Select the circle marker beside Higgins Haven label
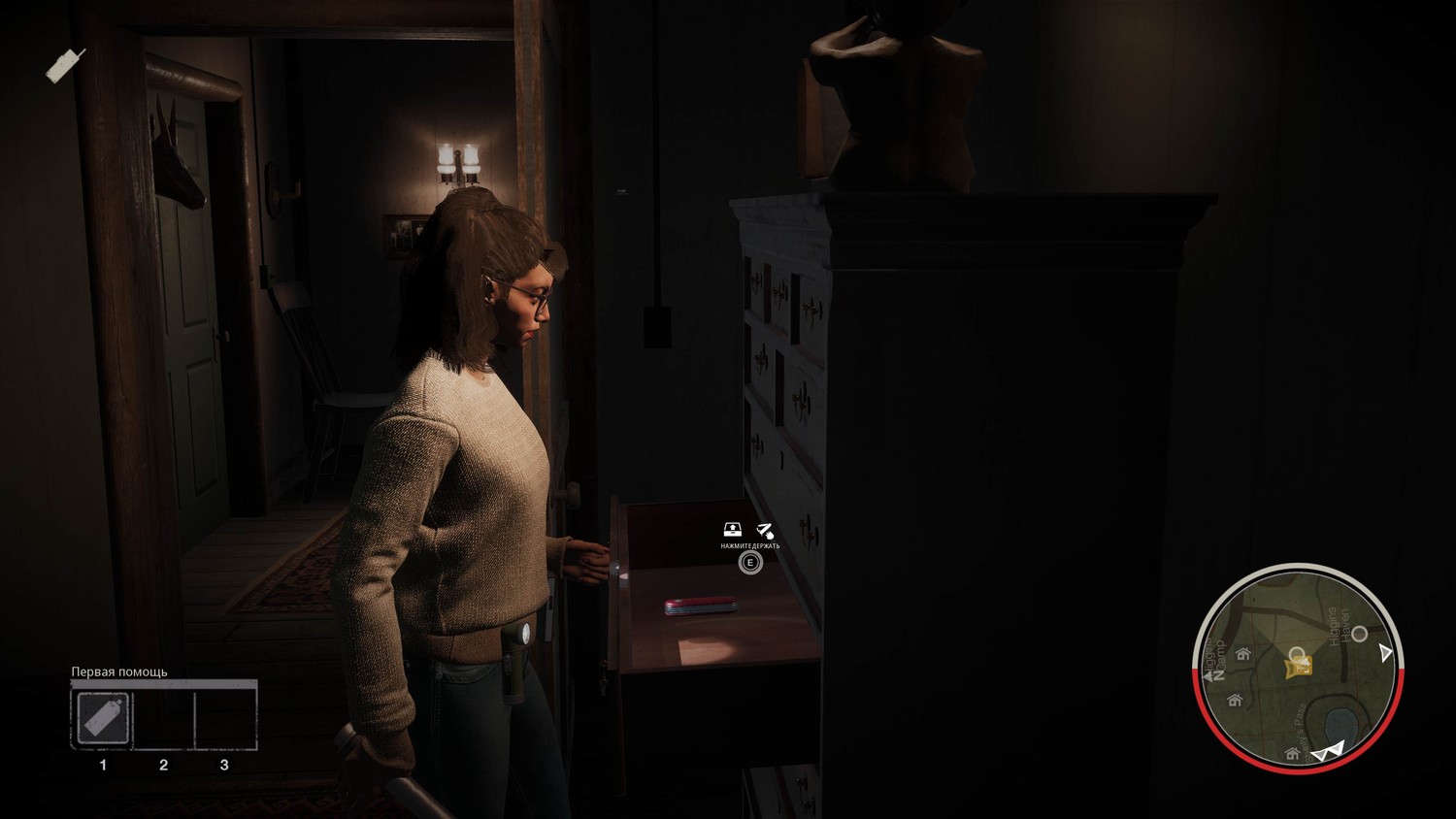This screenshot has height=819, width=1456. click(1359, 634)
